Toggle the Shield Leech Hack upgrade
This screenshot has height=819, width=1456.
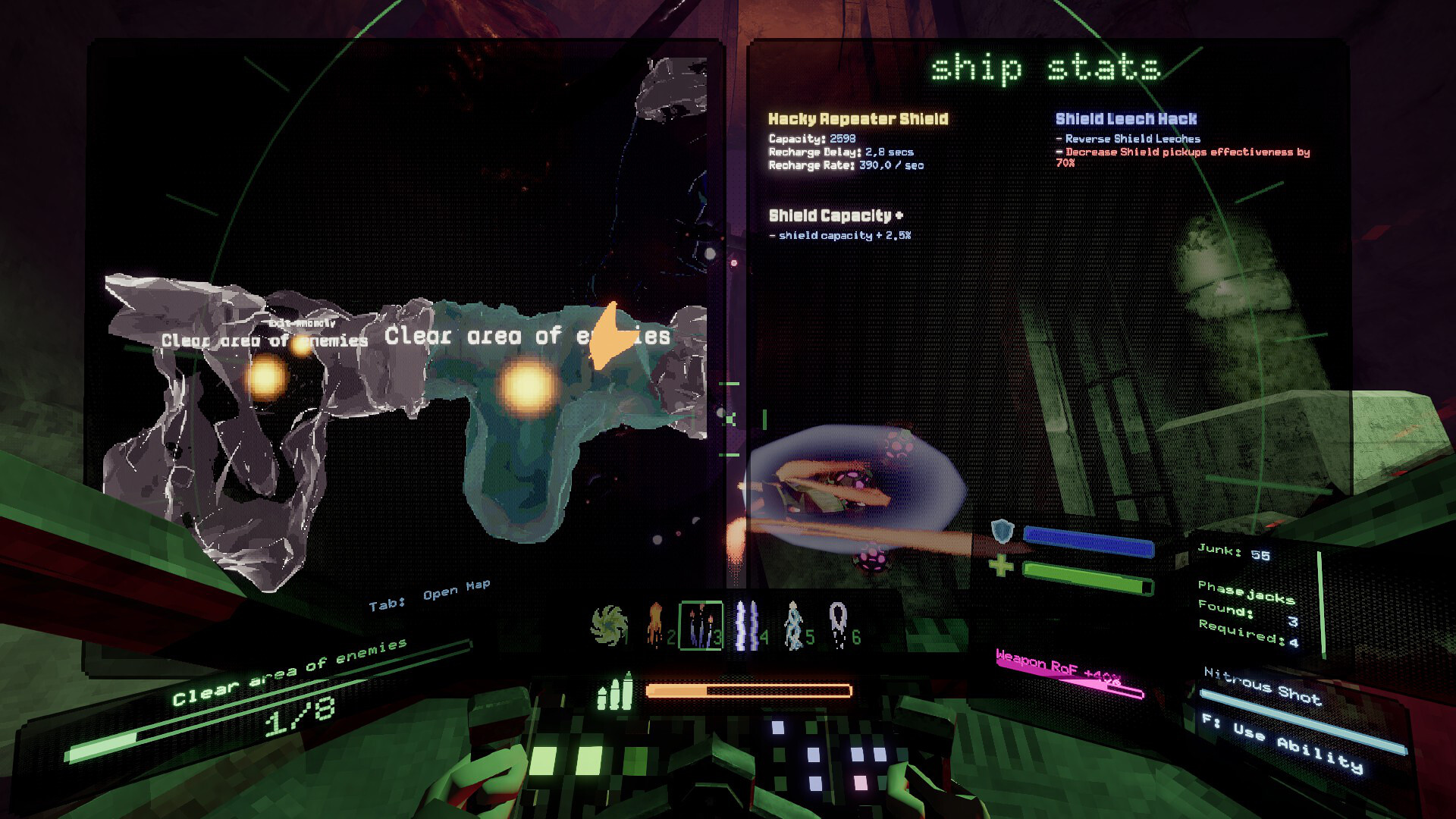(1125, 119)
